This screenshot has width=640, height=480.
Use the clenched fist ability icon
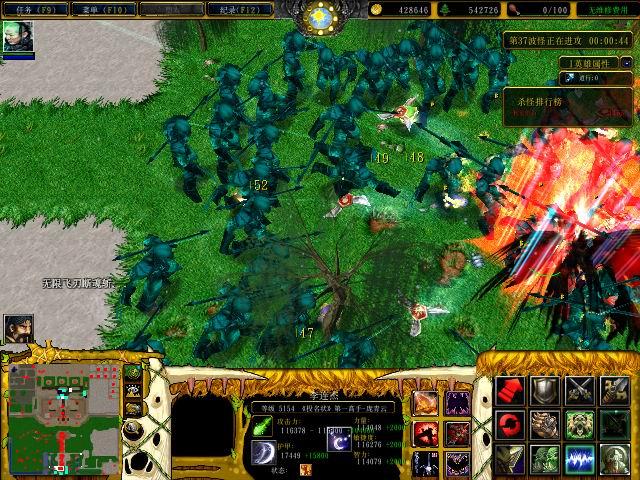click(x=545, y=425)
